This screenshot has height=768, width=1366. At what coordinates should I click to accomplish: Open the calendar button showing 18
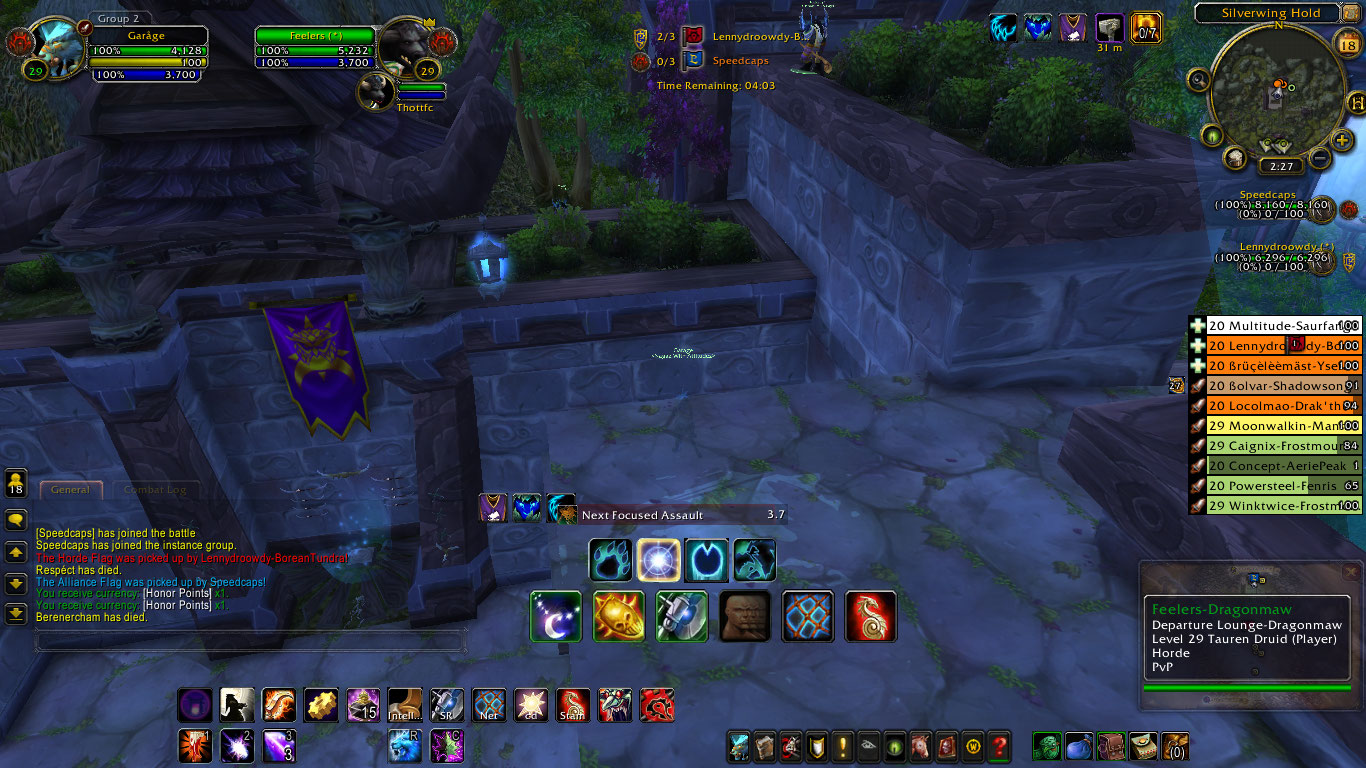[x=1347, y=41]
